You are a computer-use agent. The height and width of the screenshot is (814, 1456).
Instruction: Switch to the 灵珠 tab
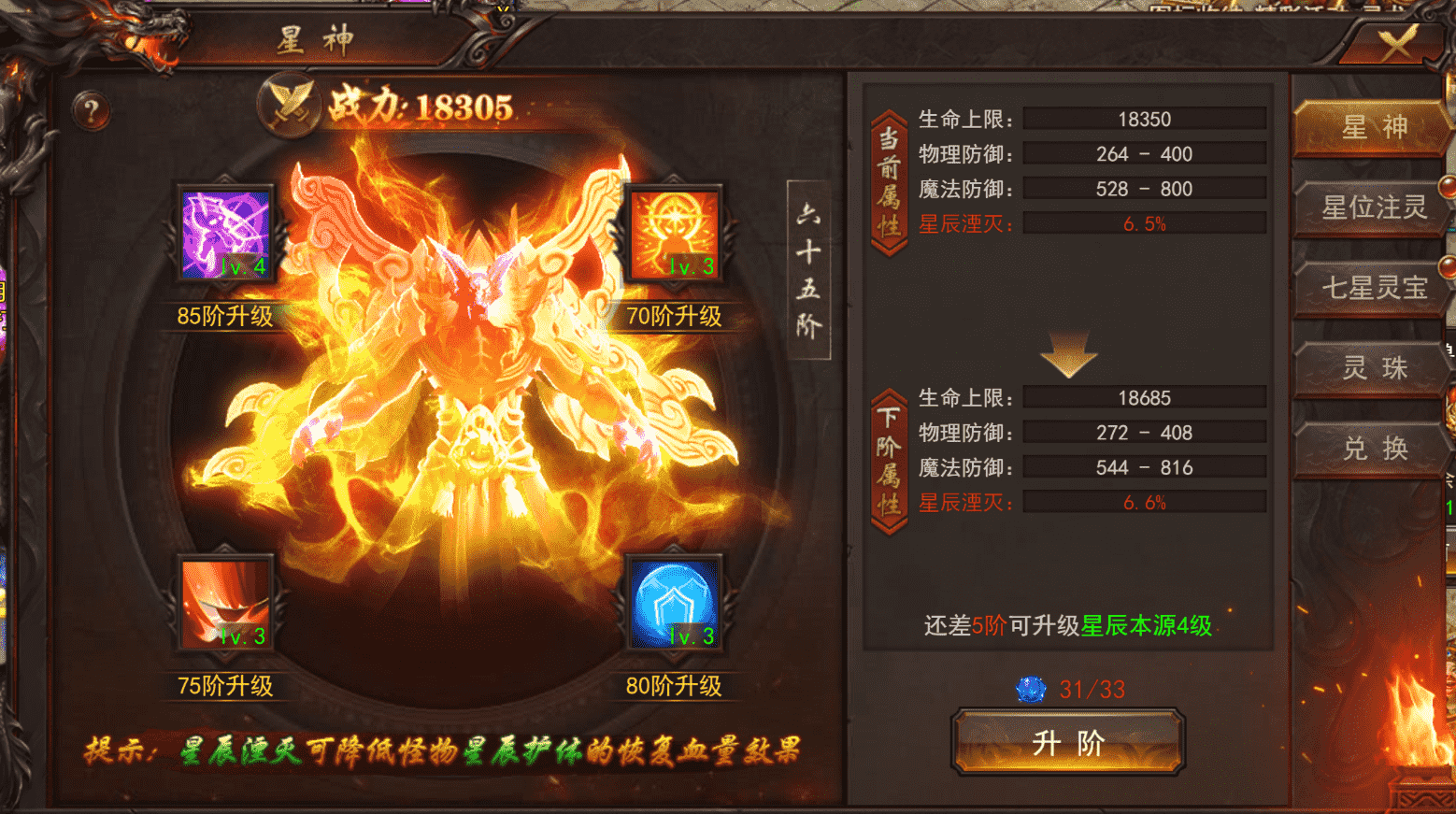1369,369
